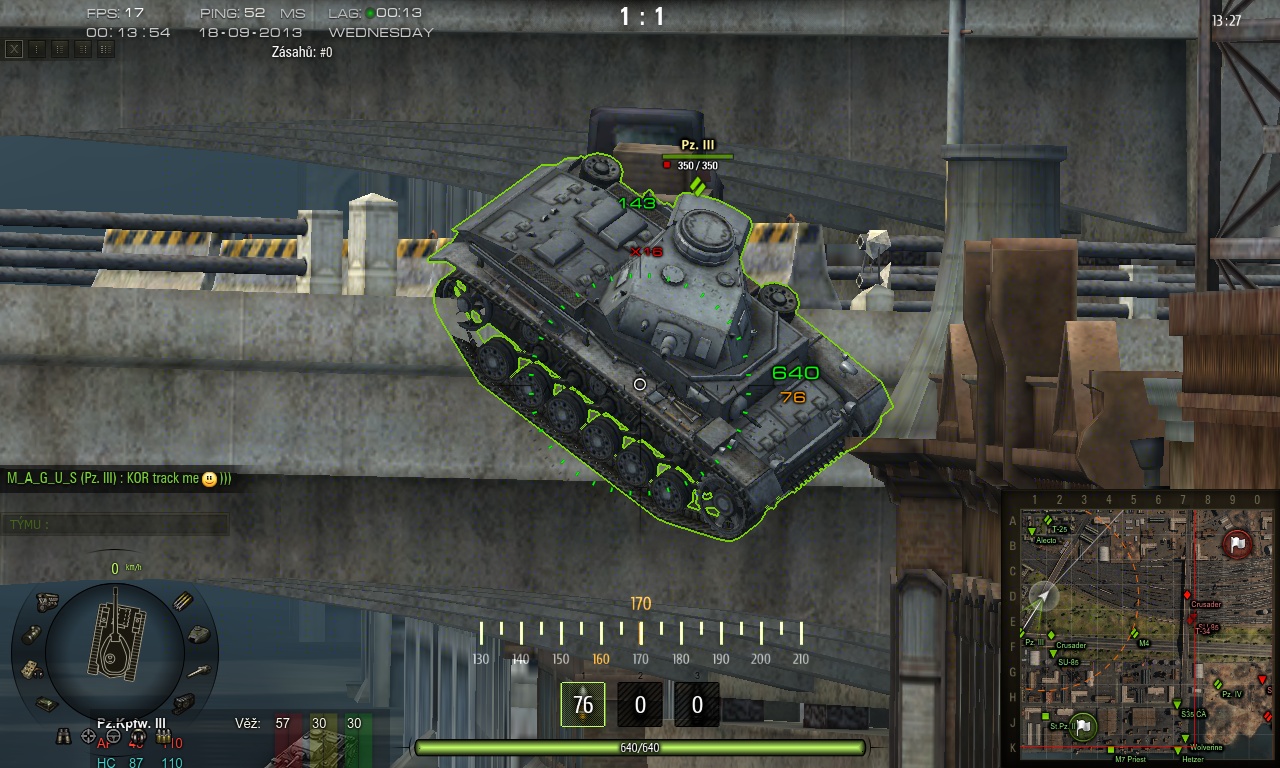Click the allied base flag on minimap
The image size is (1280, 768).
coord(1081,725)
